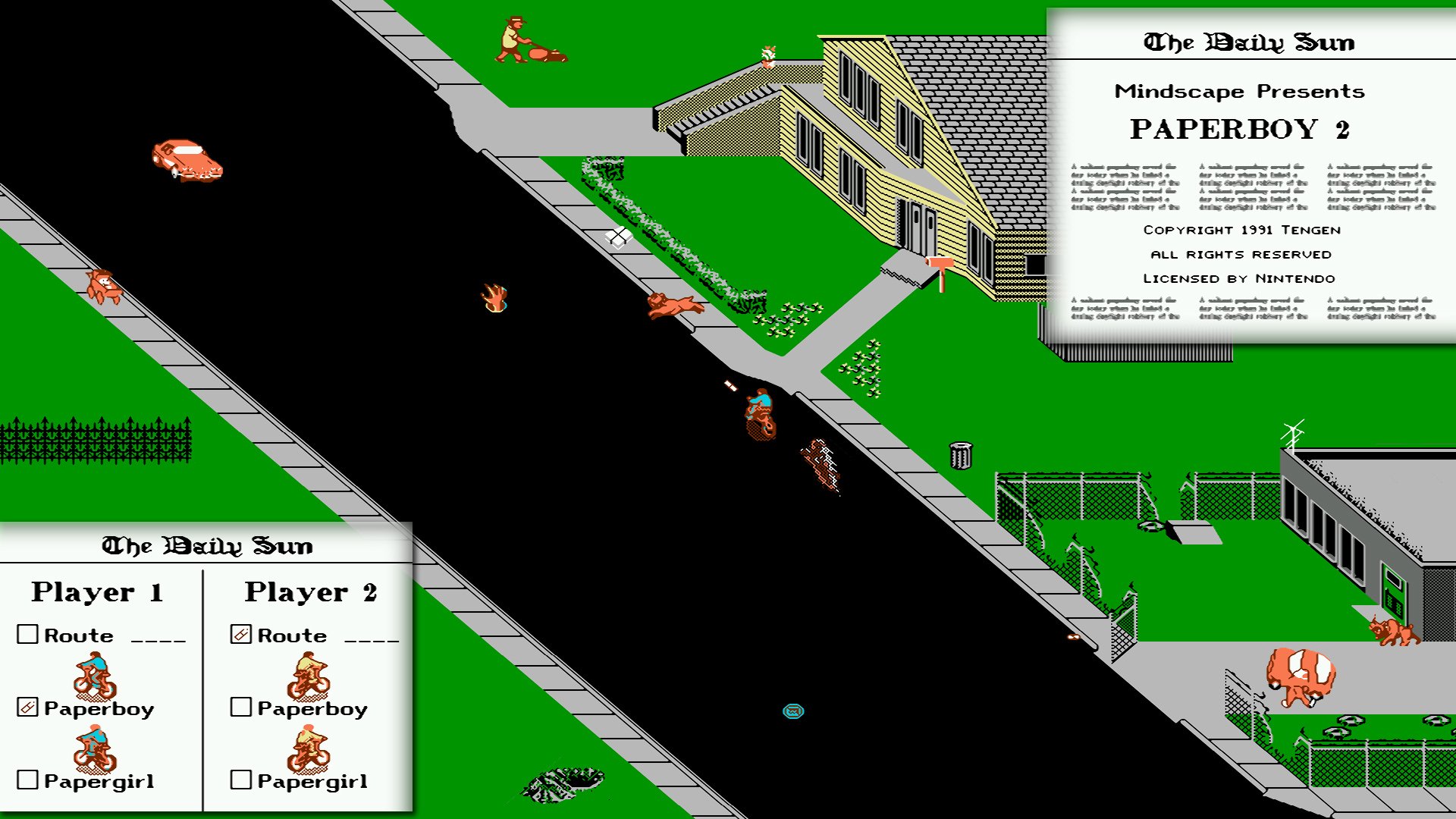Click the PAPERBOY 2 title text

(x=1242, y=130)
